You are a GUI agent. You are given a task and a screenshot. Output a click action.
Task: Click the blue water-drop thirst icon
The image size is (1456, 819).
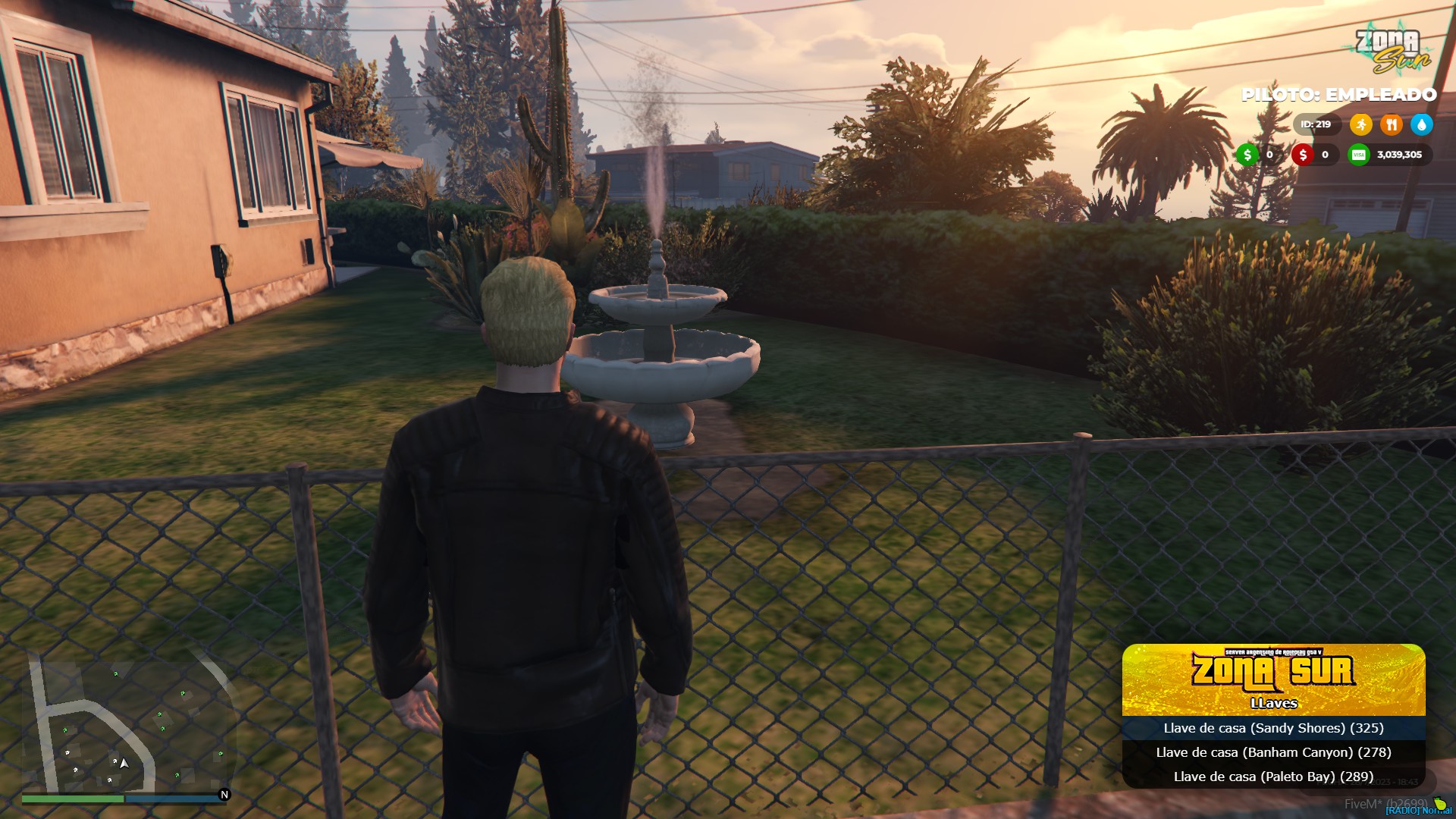1421,124
